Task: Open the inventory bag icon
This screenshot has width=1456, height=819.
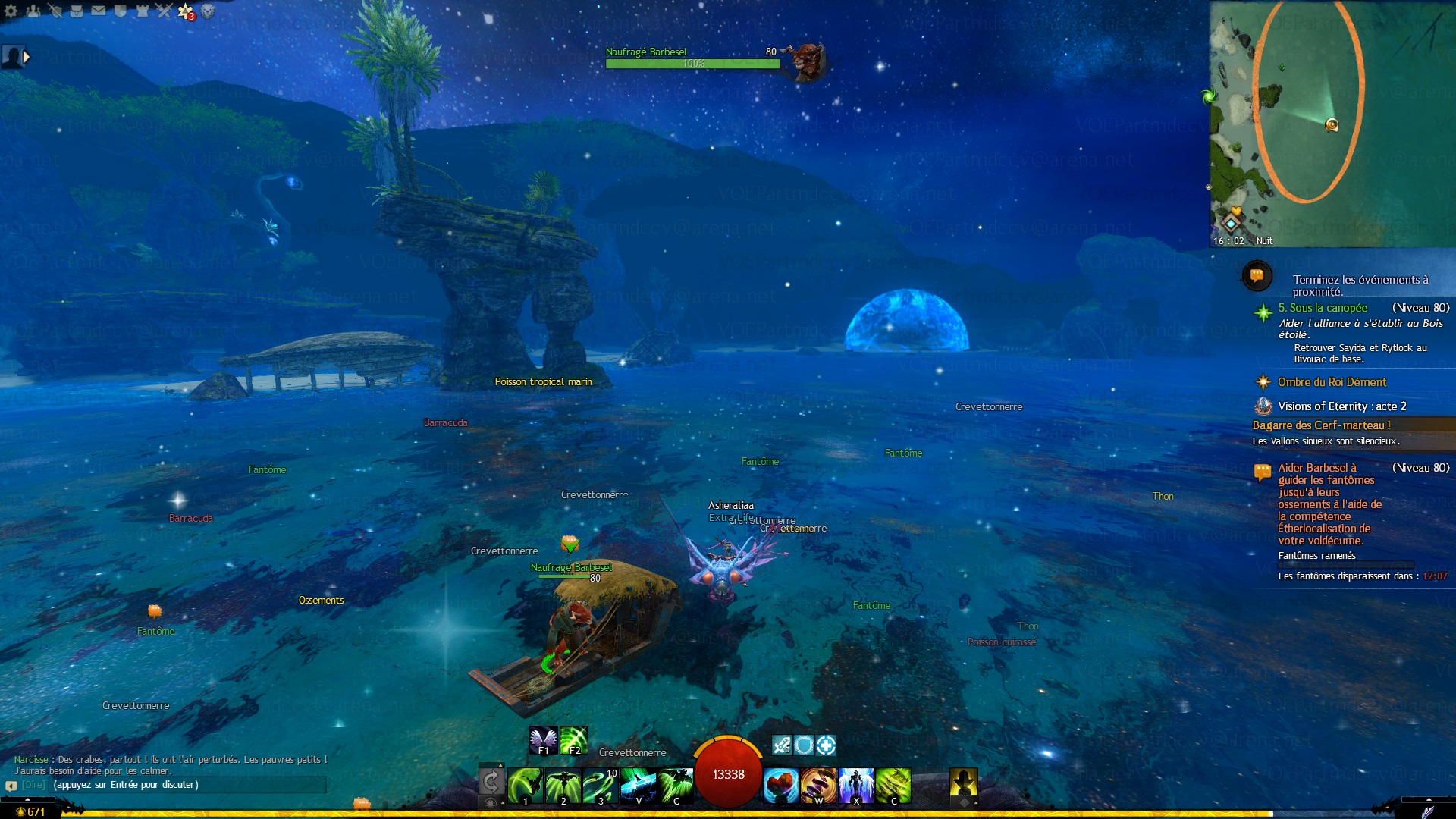Action: point(77,11)
